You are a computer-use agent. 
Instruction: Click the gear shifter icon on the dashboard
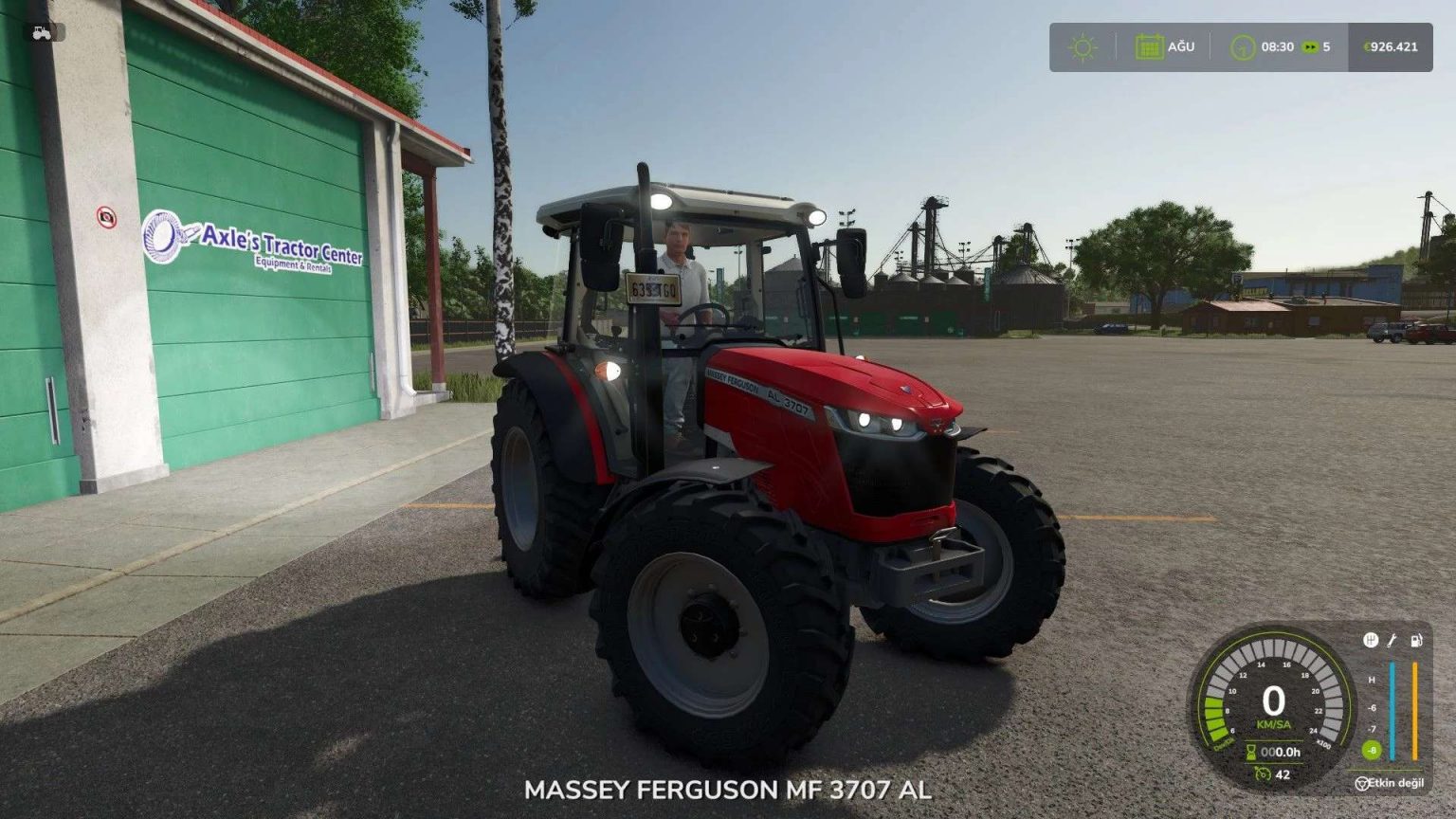[1371, 641]
